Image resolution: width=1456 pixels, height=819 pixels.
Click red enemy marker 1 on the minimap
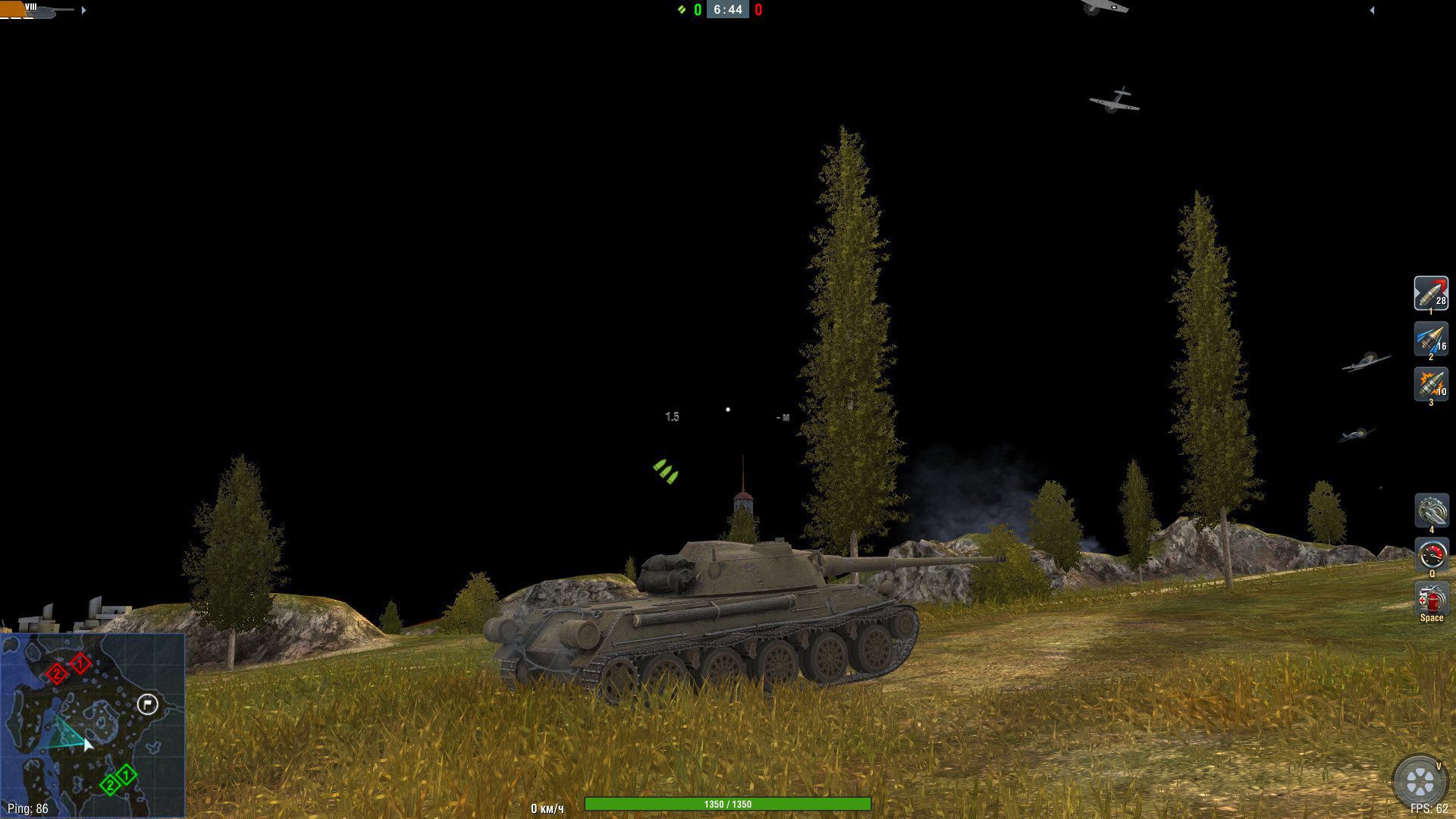[x=80, y=664]
